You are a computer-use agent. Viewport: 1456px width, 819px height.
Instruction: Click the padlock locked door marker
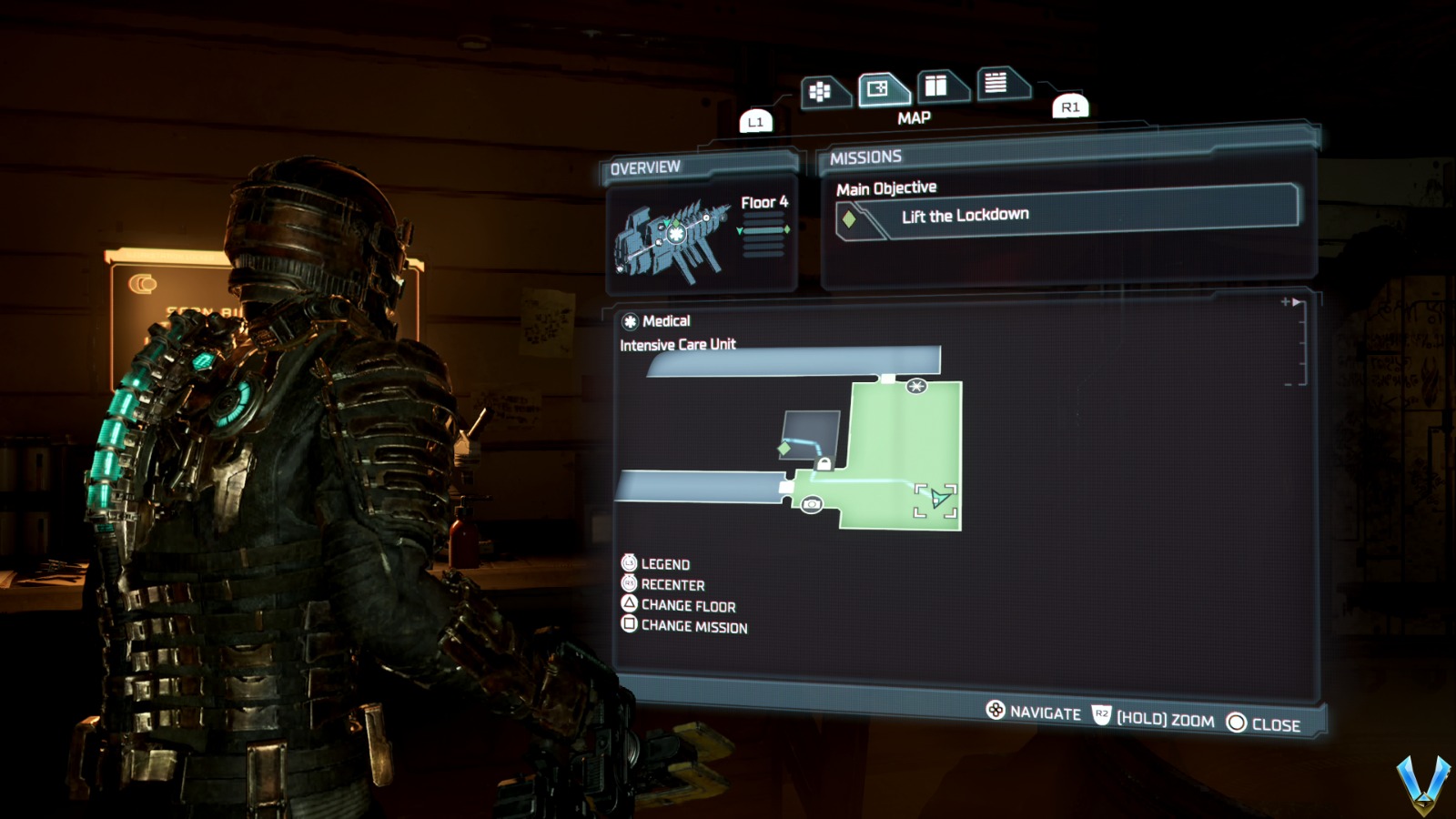tap(824, 464)
